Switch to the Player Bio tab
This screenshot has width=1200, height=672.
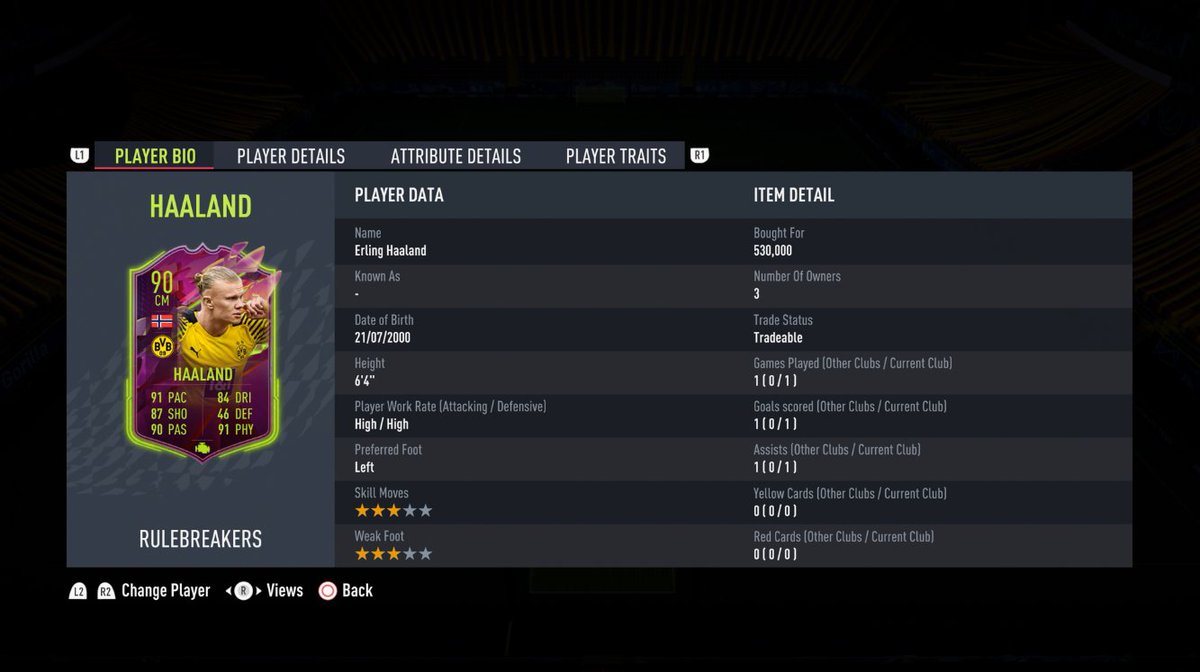tap(155, 156)
